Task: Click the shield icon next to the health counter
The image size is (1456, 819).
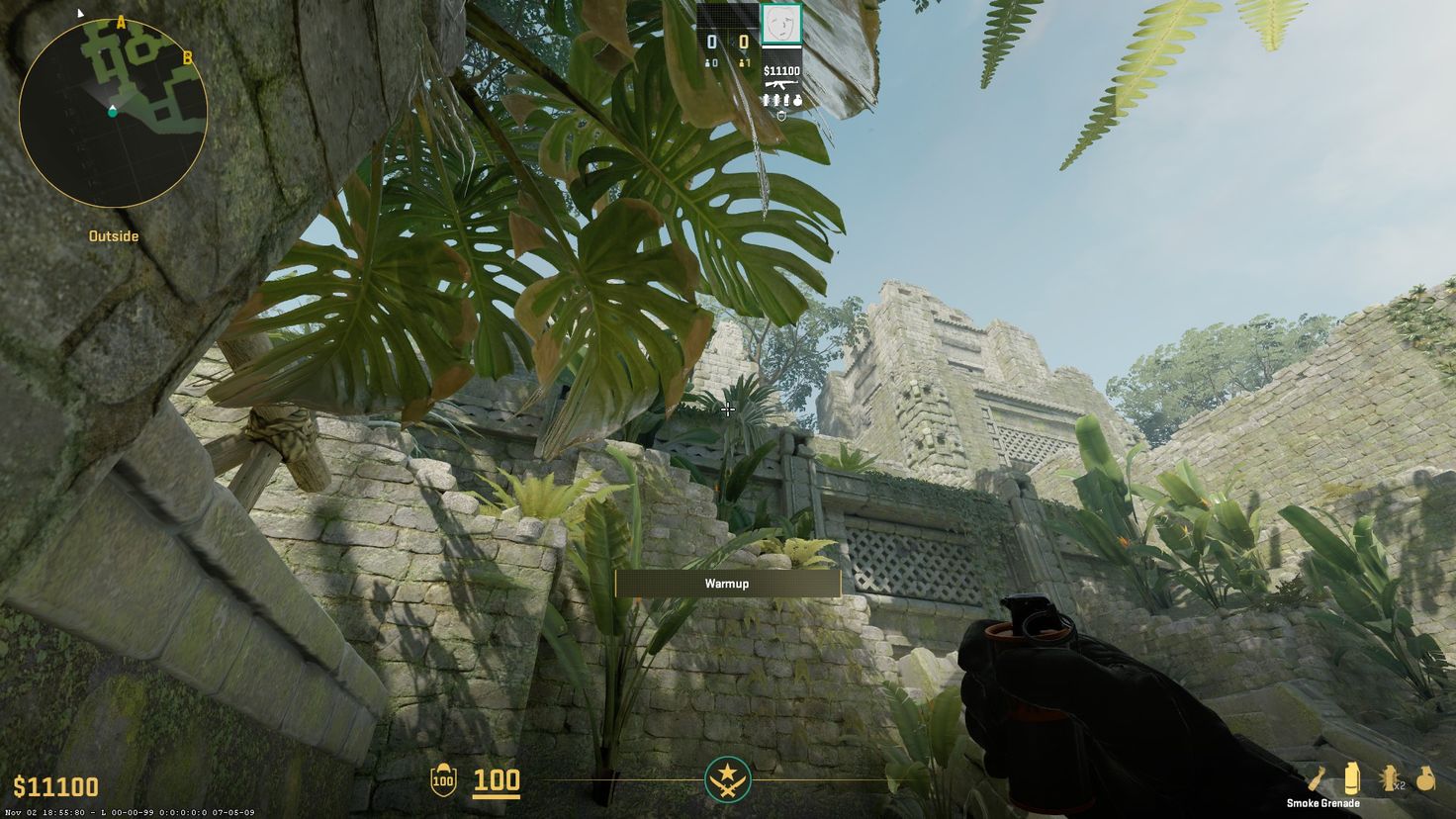Action: coord(444,780)
